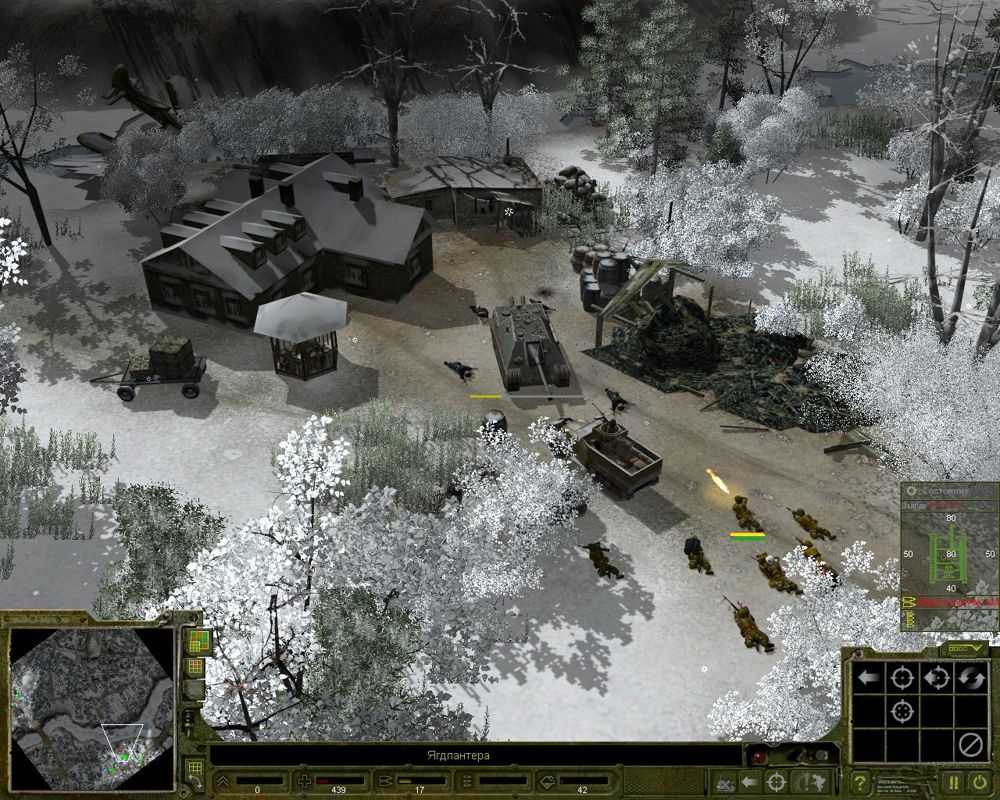Activate the single crosshair attack command
The height and width of the screenshot is (800, 1000).
902,679
